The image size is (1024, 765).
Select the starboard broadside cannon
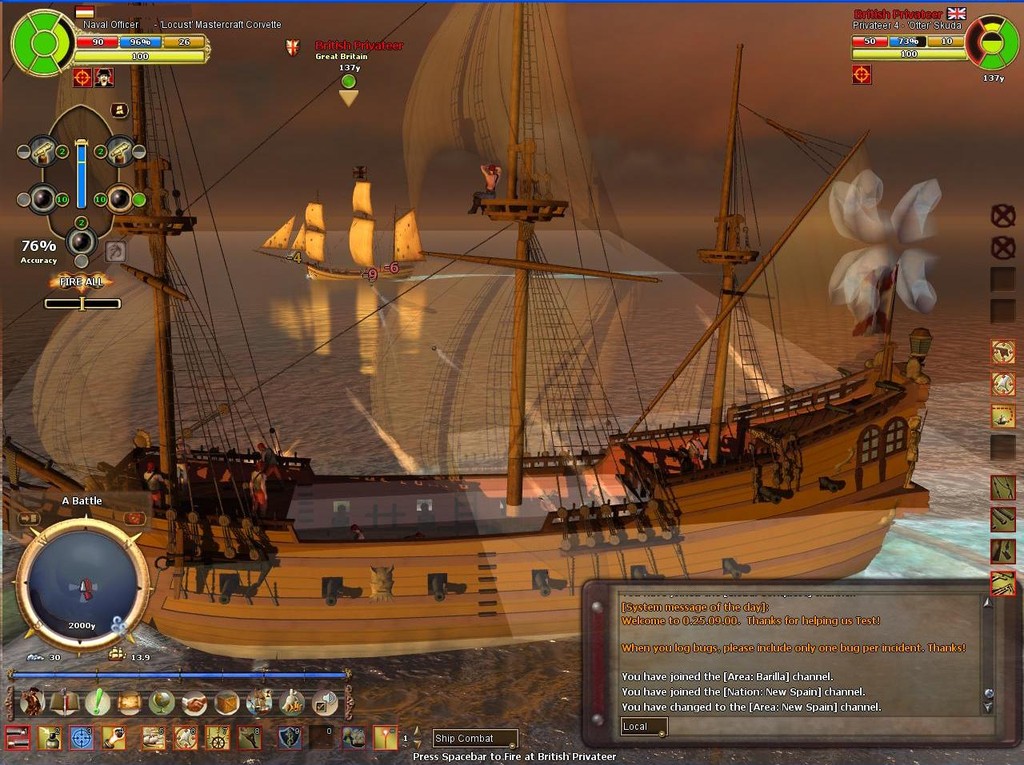click(121, 199)
